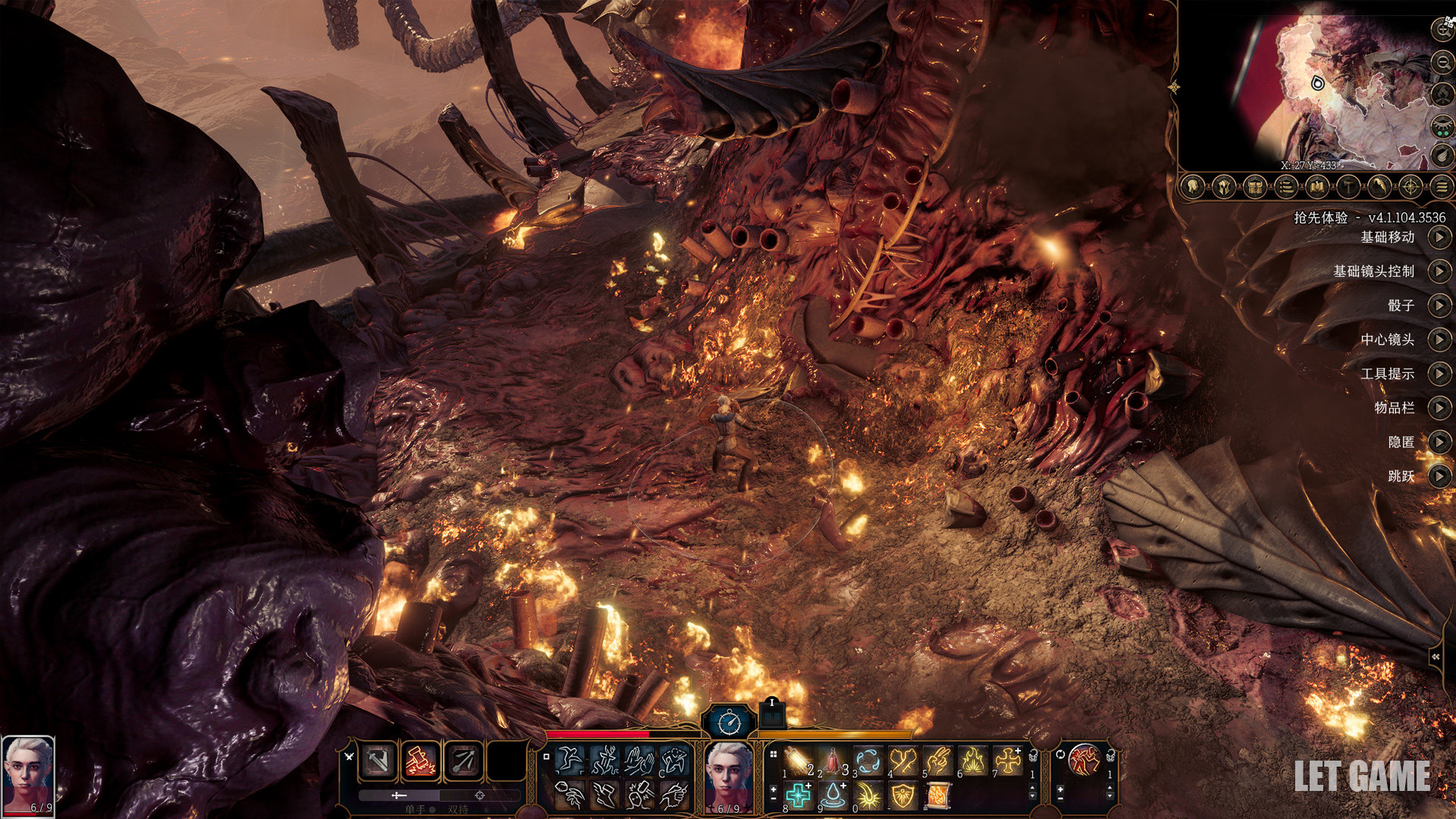The image size is (1456, 819).
Task: Cast the teal healing cross spell
Action: pos(797,795)
